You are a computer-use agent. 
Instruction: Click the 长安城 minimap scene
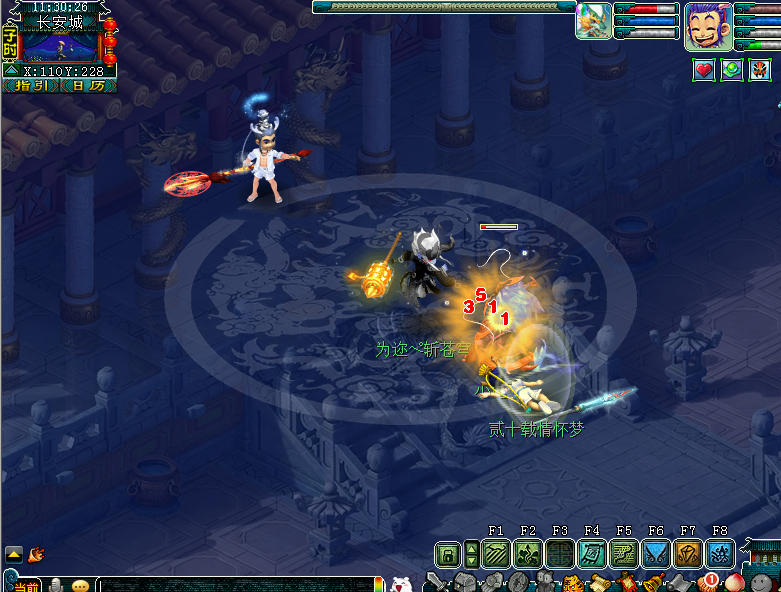coord(59,46)
